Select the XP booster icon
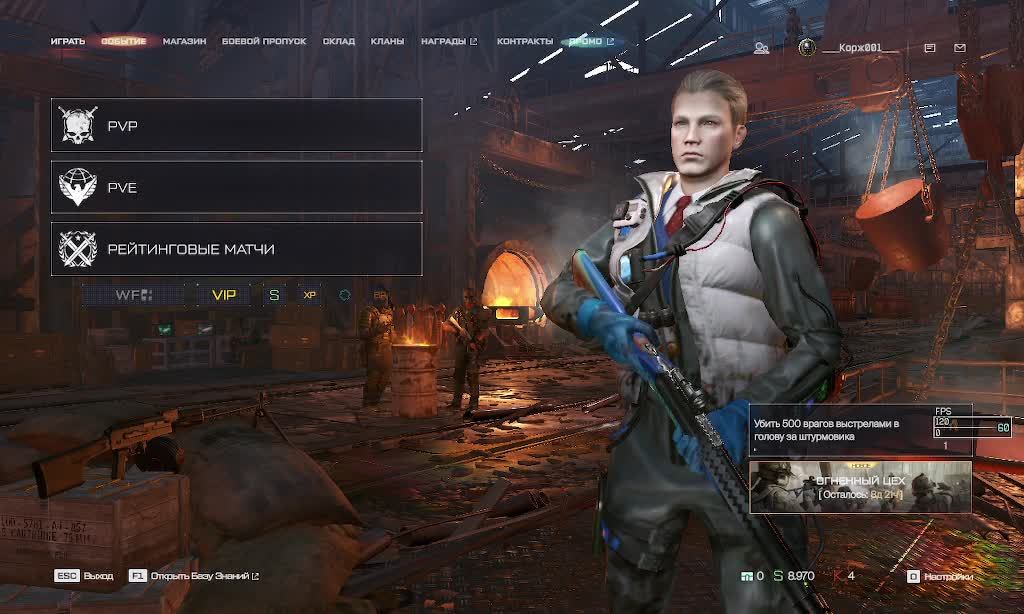The width and height of the screenshot is (1024, 614). point(310,295)
